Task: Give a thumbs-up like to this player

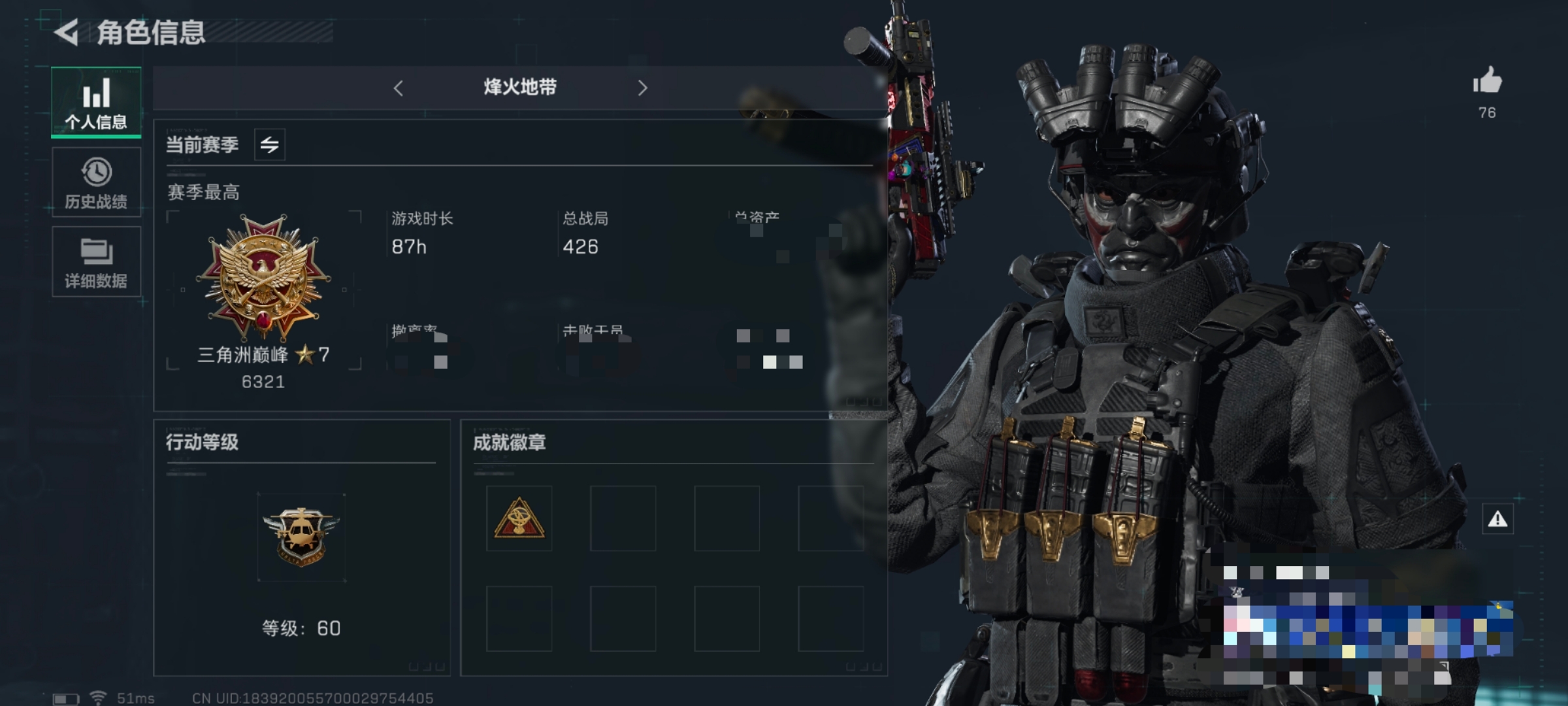Action: tap(1487, 82)
